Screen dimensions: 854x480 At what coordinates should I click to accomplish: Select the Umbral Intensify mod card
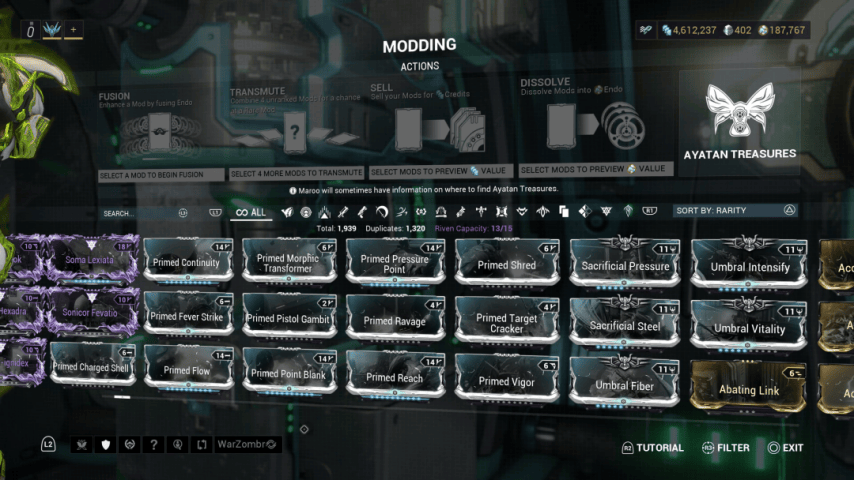pos(749,266)
